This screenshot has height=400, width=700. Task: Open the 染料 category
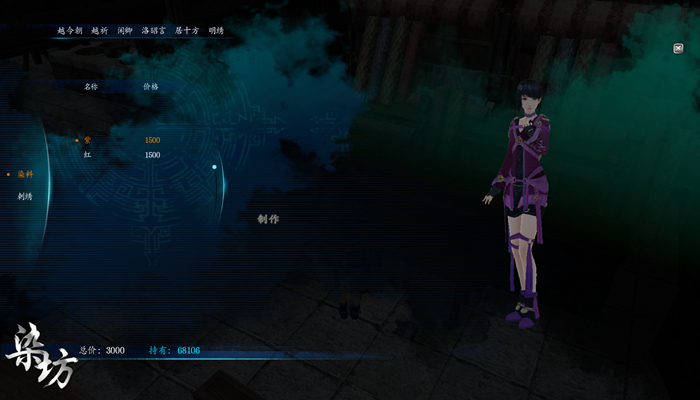(x=26, y=174)
